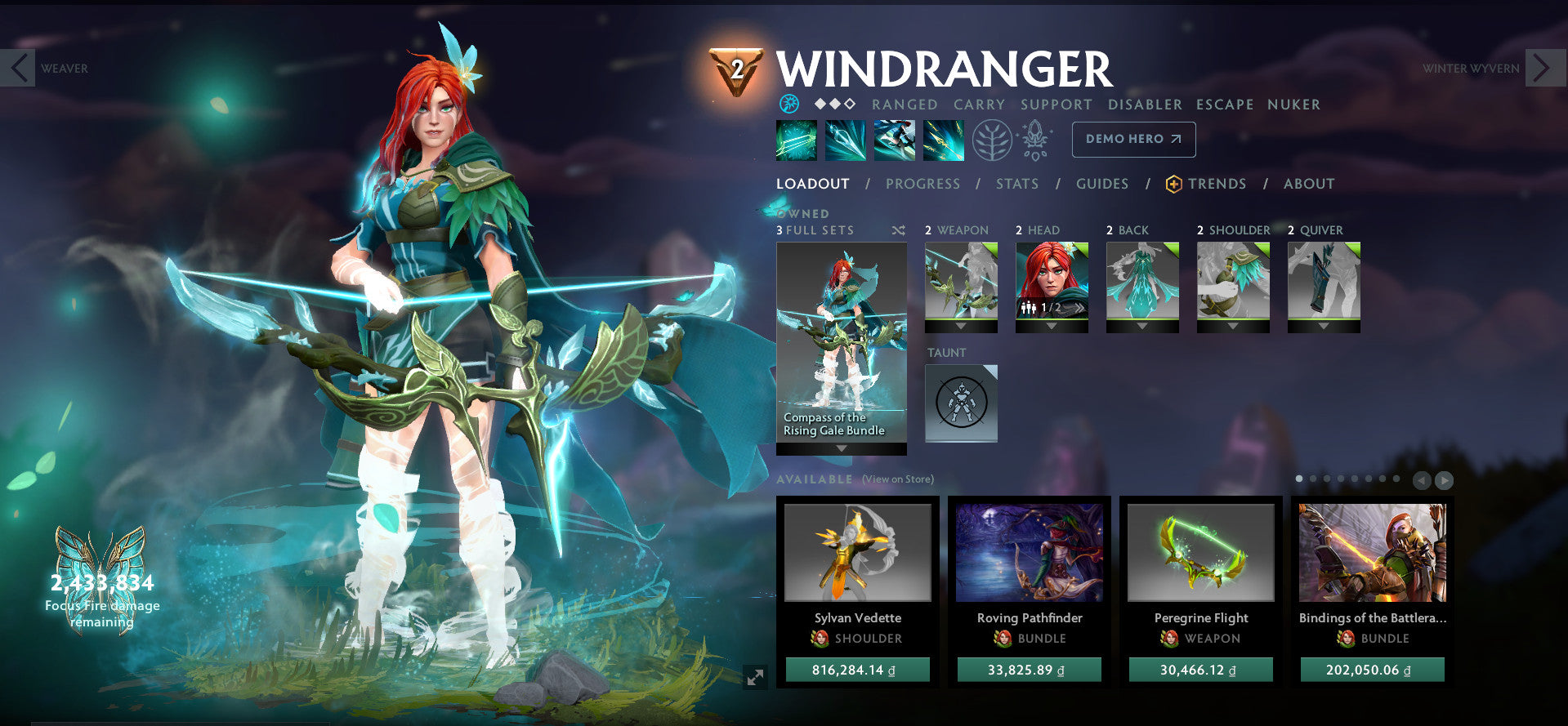Screen dimensions: 1568x726
Task: Expand the Compass of the Rising Gale set
Action: point(841,448)
